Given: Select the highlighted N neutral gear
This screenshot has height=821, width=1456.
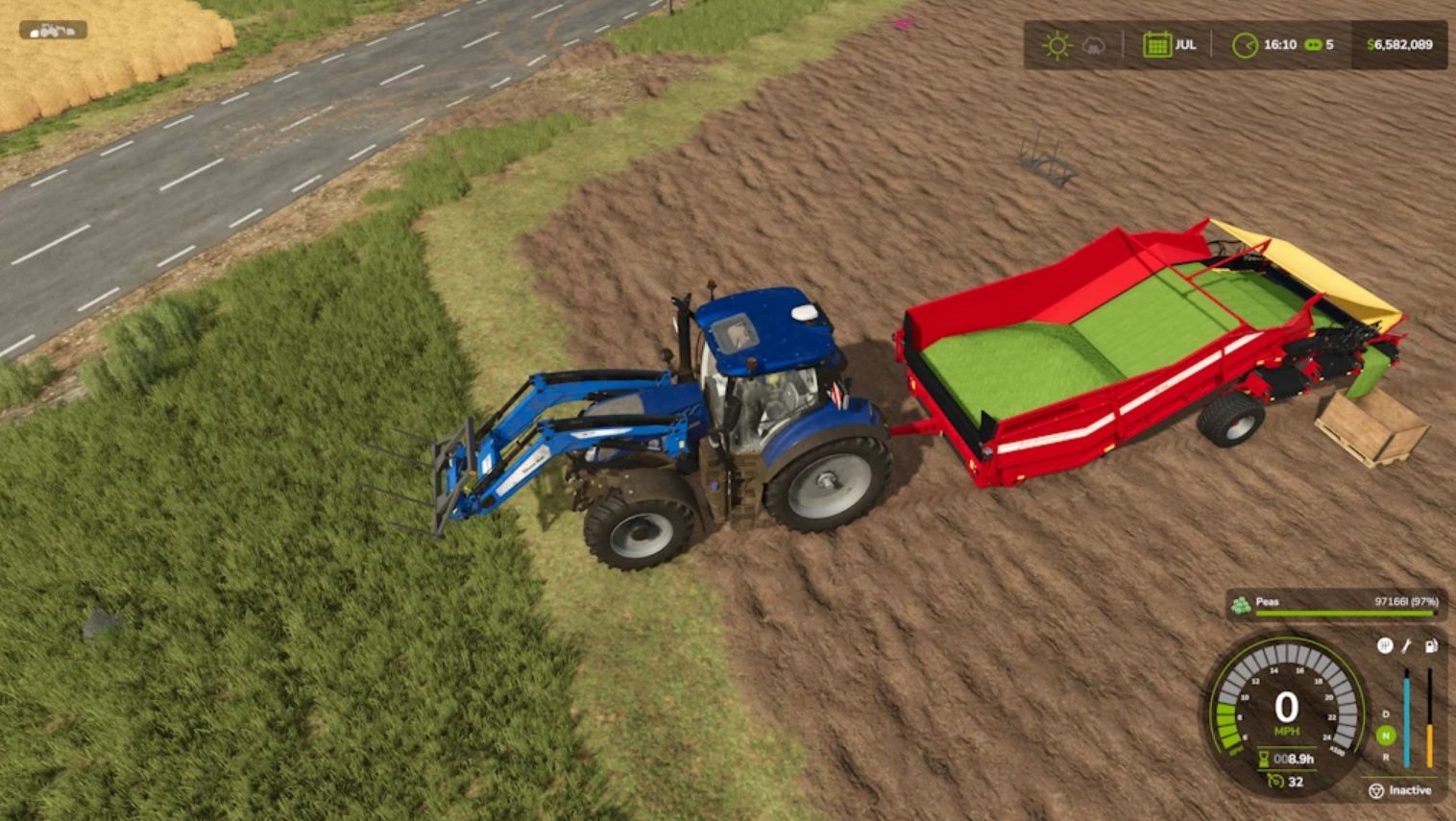Looking at the screenshot, I should click(x=1385, y=736).
